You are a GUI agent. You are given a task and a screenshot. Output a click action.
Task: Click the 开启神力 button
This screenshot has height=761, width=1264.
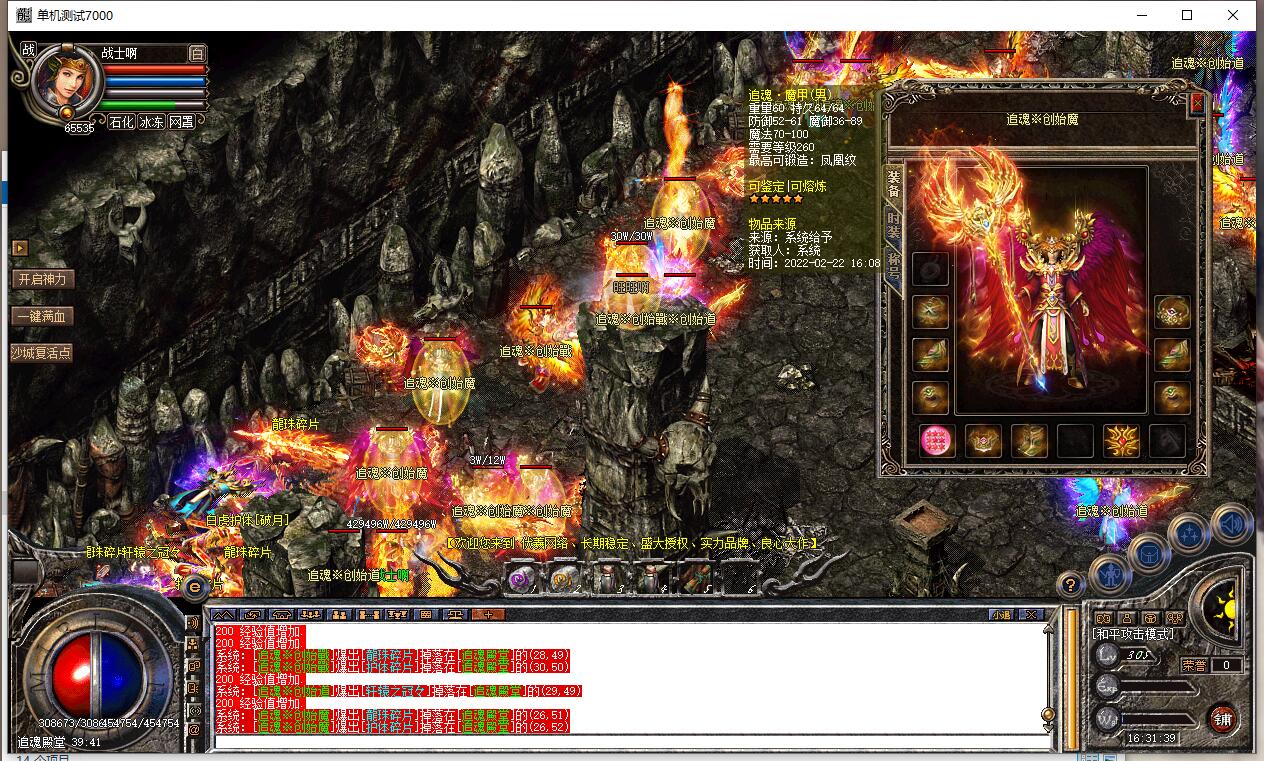43,279
